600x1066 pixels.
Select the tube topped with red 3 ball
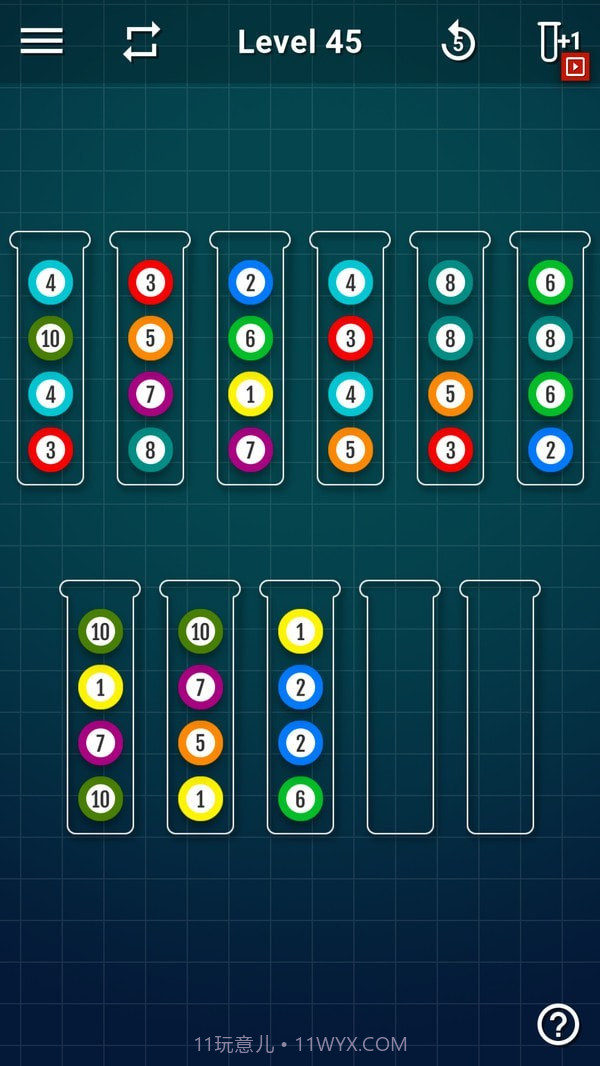[x=150, y=360]
